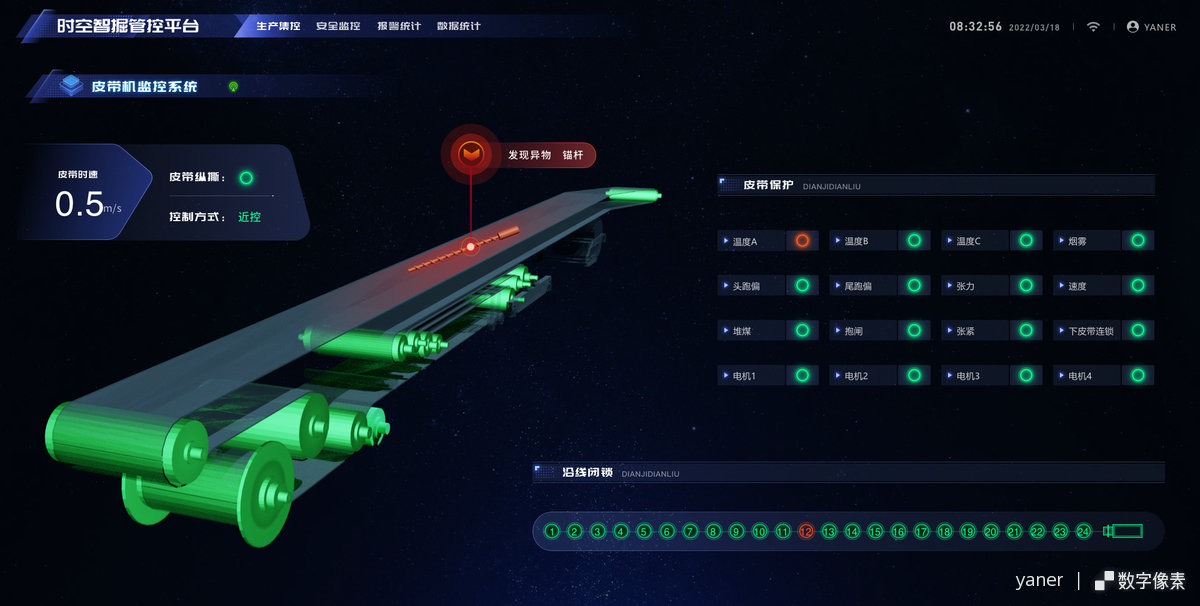Select the 发现异物 锚杆 alert marker
The width and height of the screenshot is (1200, 606).
point(469,155)
